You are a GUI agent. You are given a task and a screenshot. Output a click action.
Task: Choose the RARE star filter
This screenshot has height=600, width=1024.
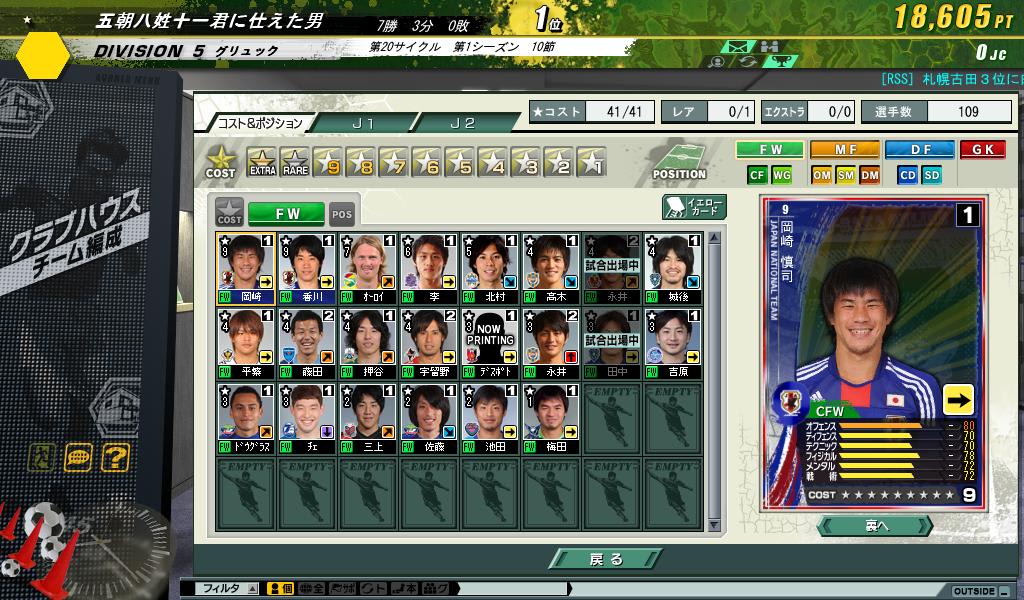tap(294, 161)
